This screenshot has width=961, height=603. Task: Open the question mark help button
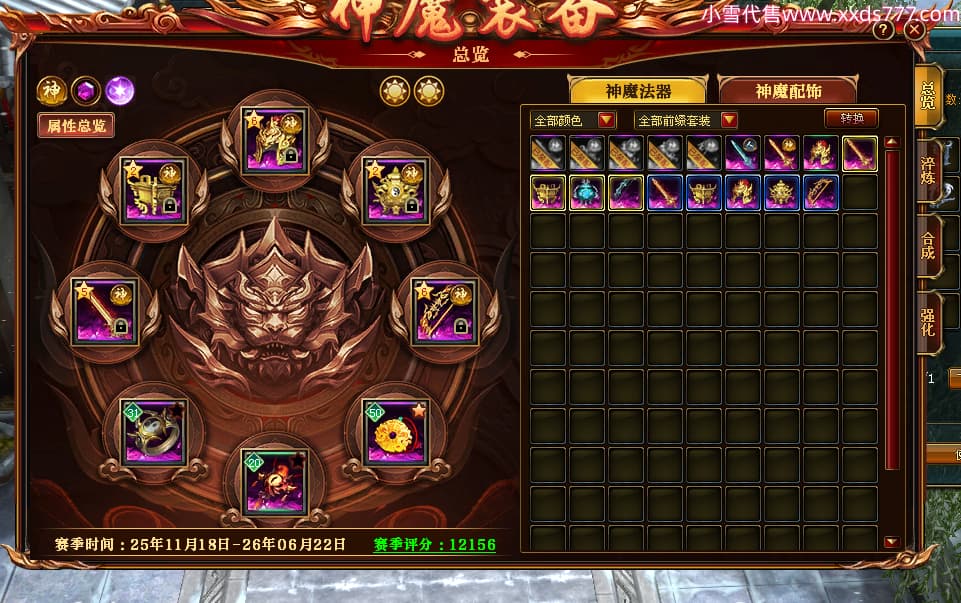click(x=883, y=30)
